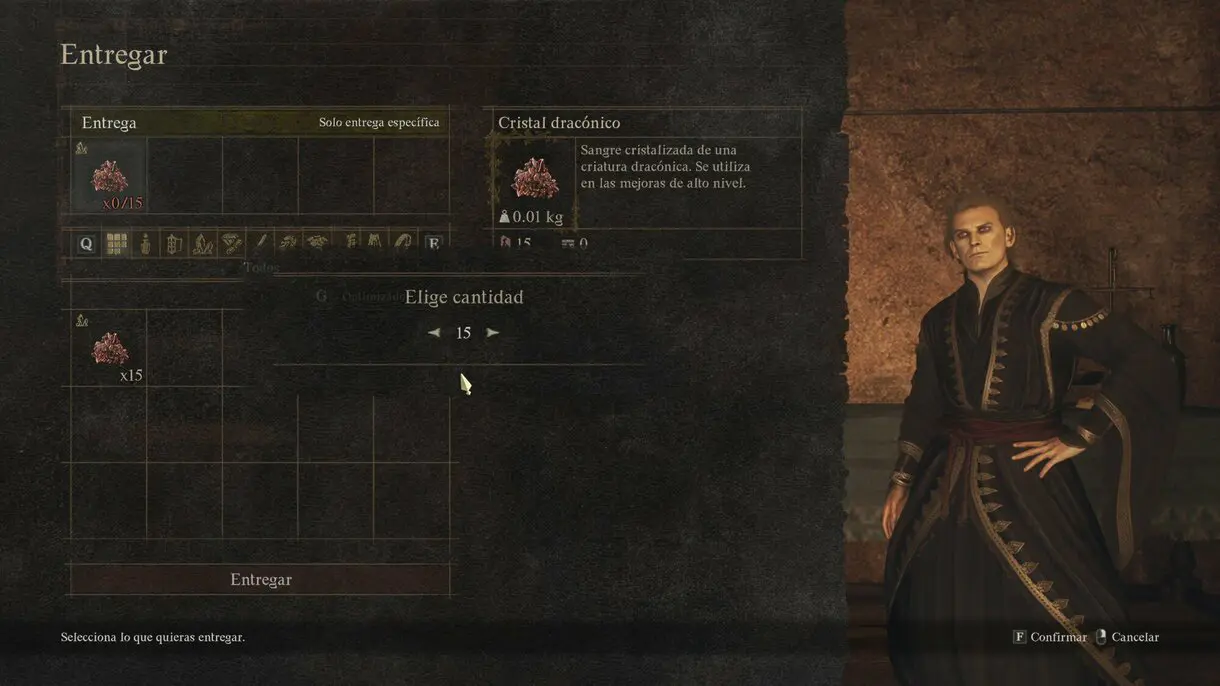1220x686 pixels.
Task: Open the diamond gem category tab
Action: click(232, 243)
